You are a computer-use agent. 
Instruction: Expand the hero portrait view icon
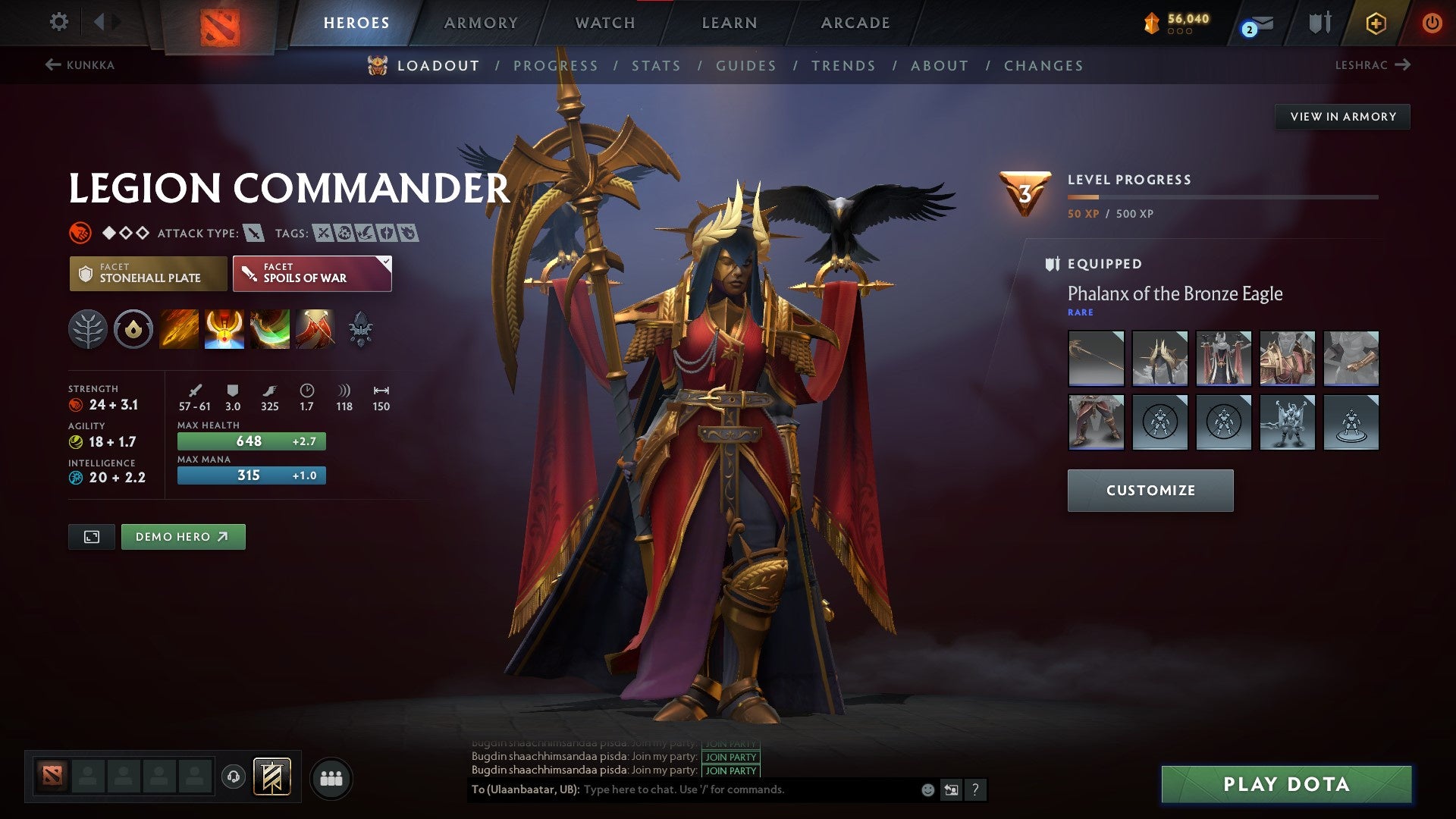click(x=91, y=536)
